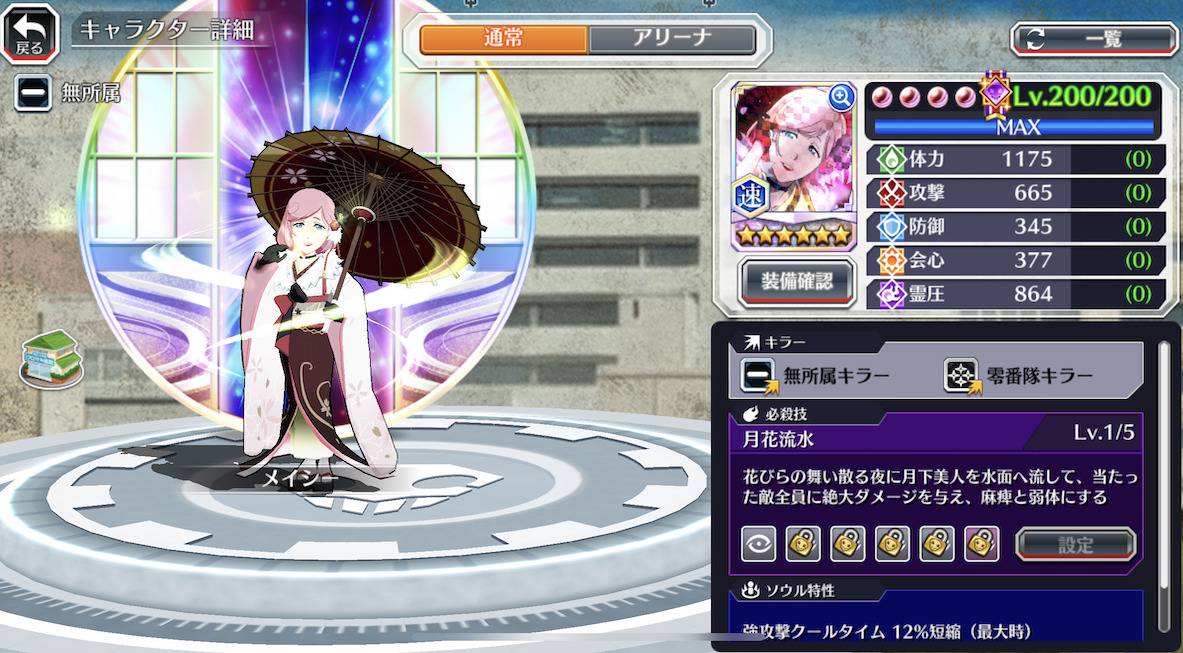This screenshot has width=1183, height=653.
Task: Open 装備確認 equipment check
Action: [794, 282]
